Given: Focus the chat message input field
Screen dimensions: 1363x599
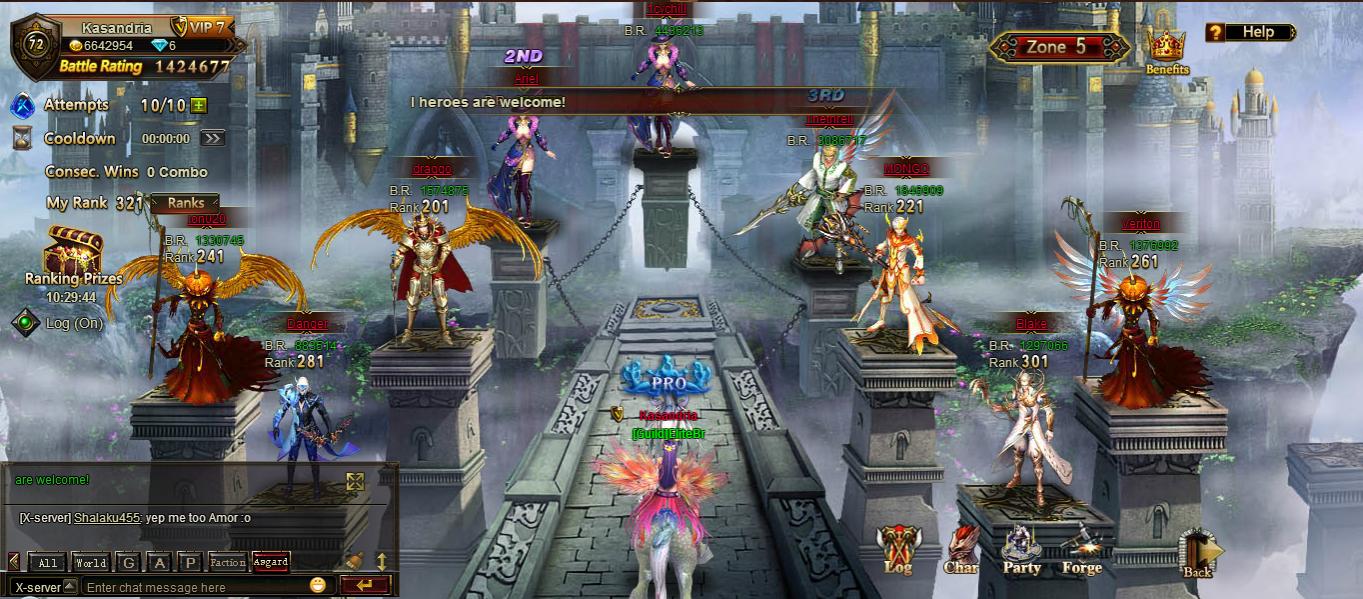Looking at the screenshot, I should point(195,587).
